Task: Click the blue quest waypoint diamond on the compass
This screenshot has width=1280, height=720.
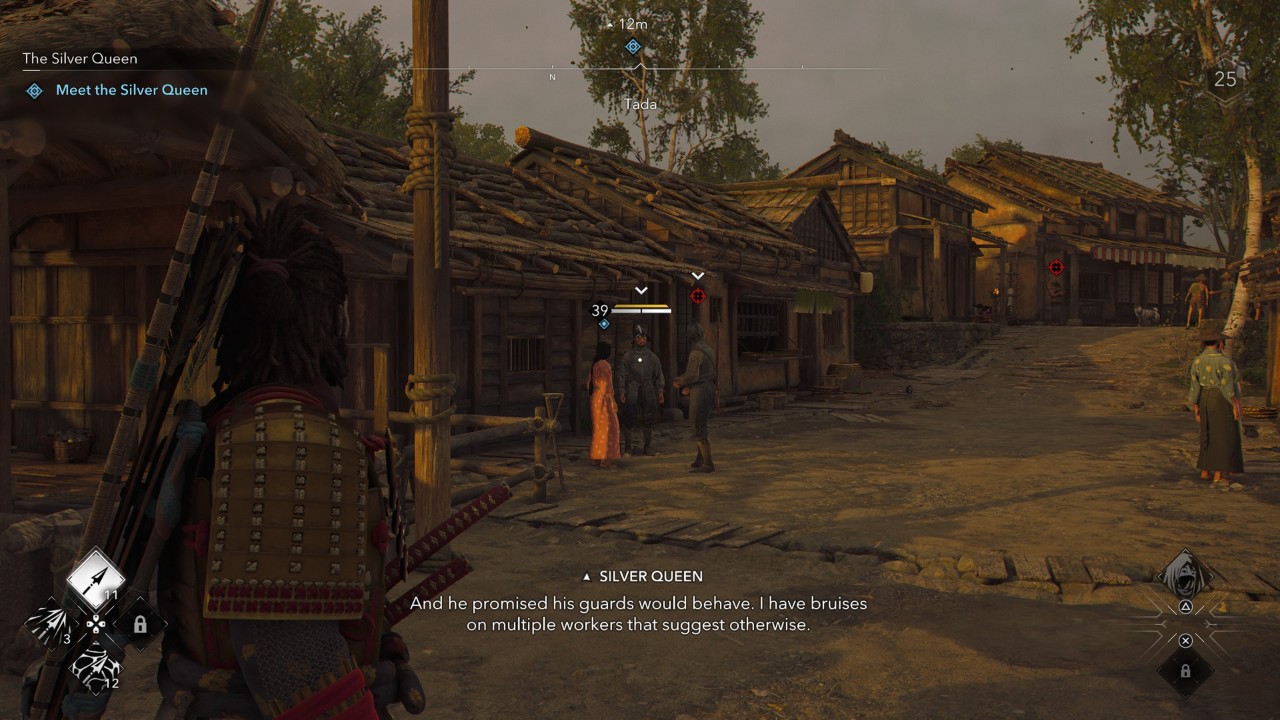Action: [x=632, y=46]
